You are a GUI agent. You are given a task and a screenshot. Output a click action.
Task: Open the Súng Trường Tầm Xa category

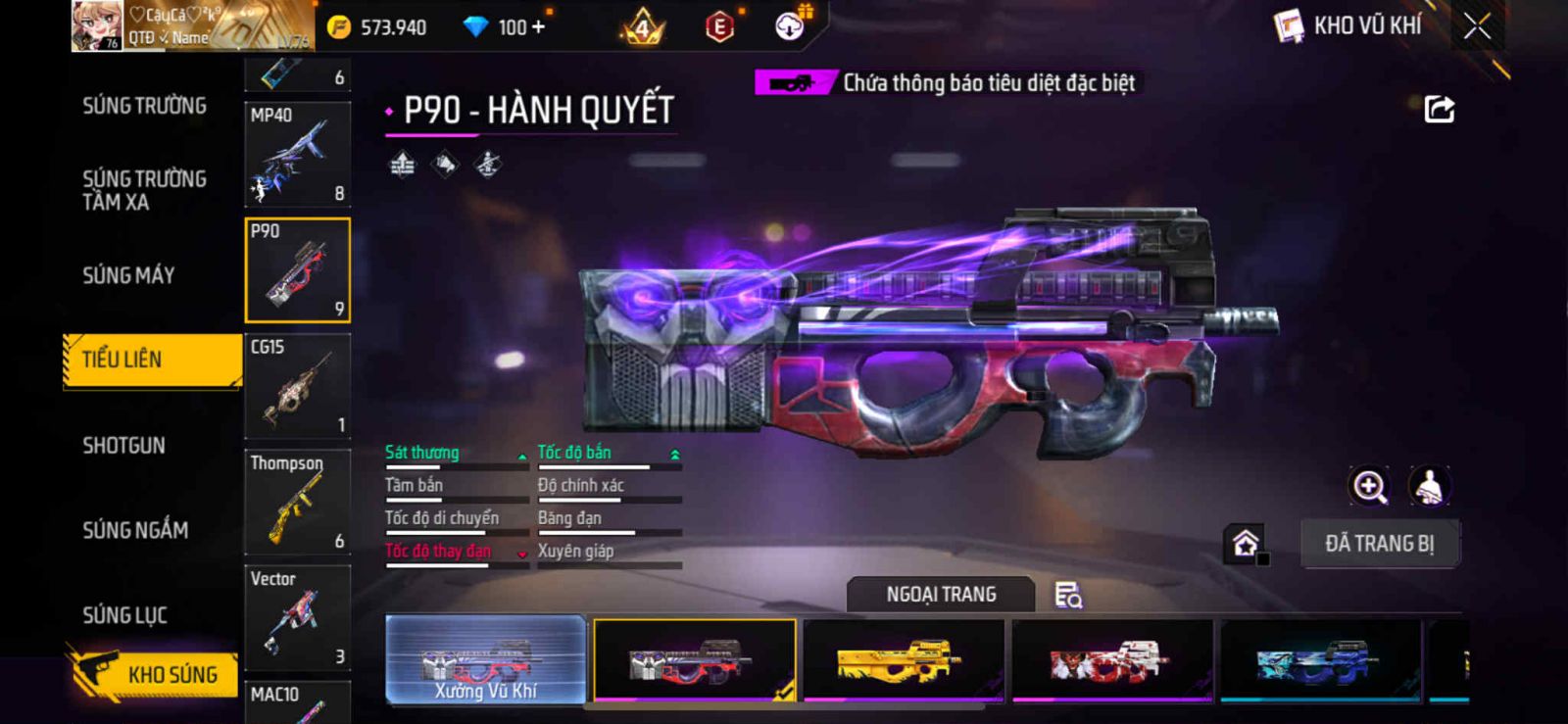click(144, 190)
